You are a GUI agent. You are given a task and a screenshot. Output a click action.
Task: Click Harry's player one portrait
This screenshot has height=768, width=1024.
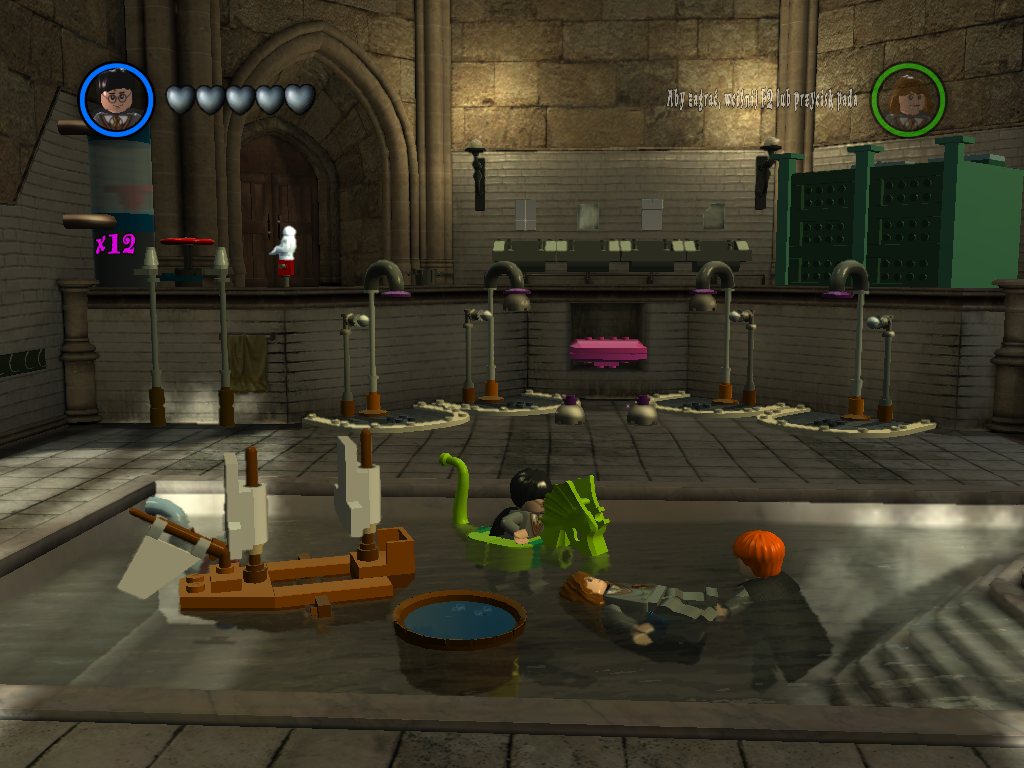click(x=116, y=100)
